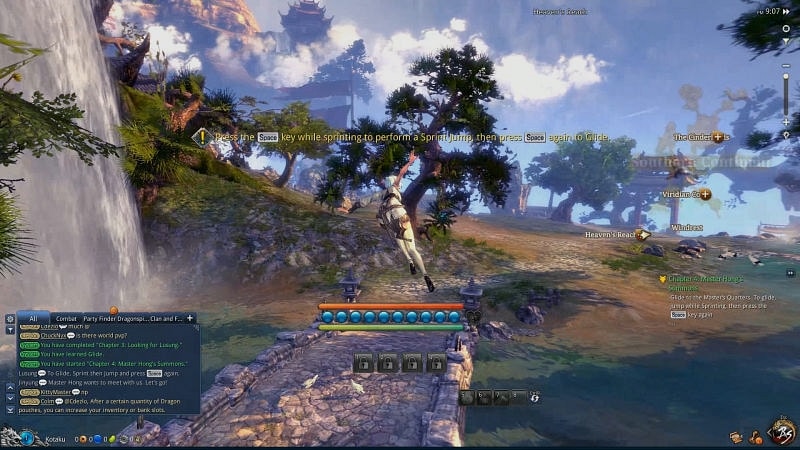Add a new chat tab with plus button

coord(190,318)
